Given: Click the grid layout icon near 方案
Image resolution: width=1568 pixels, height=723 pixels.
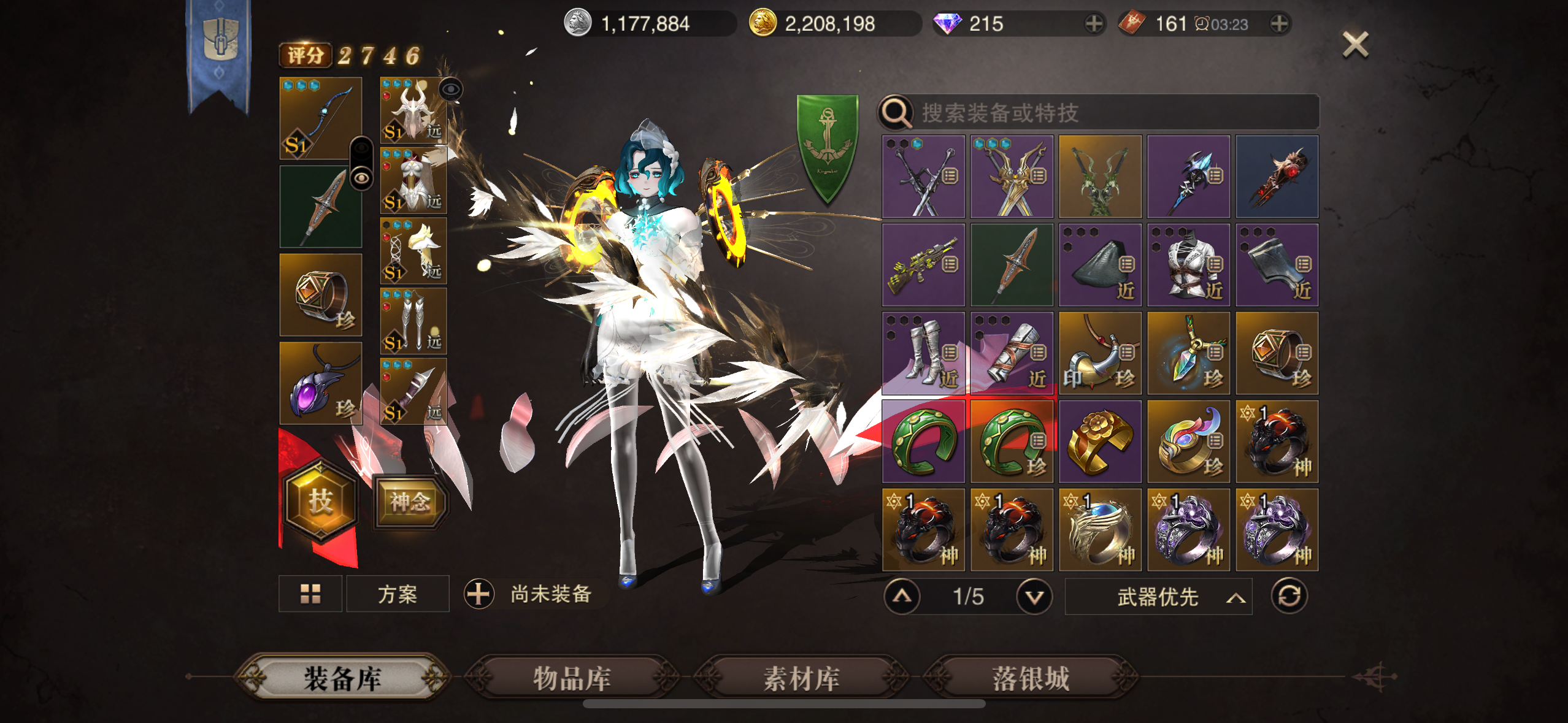Looking at the screenshot, I should click(310, 594).
